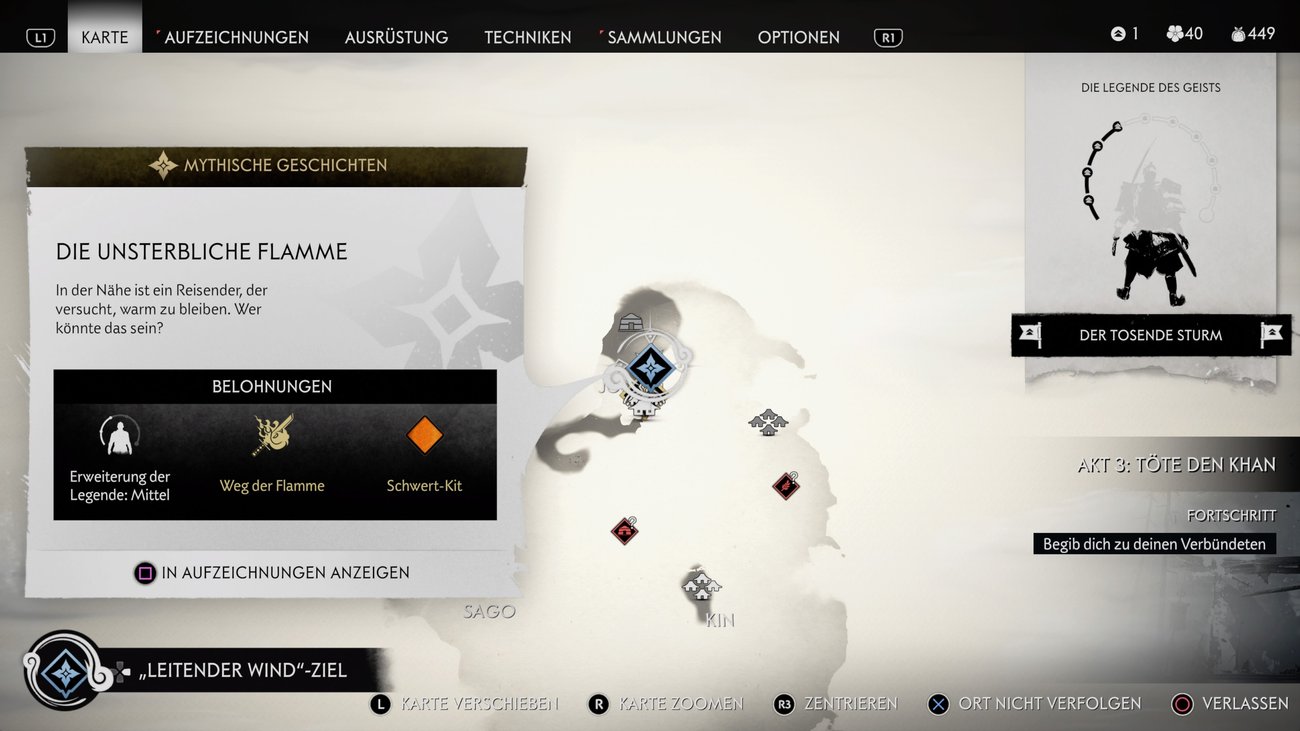Show the Sammlungen tab
Viewport: 1300px width, 731px height.
pyautogui.click(x=664, y=37)
